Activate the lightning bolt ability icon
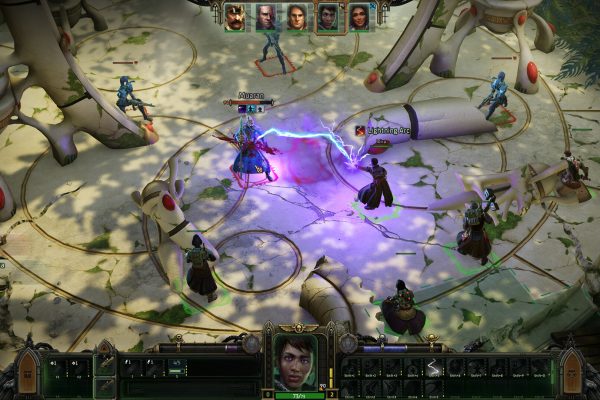Image resolution: width=600 pixels, height=400 pixels. point(435,368)
